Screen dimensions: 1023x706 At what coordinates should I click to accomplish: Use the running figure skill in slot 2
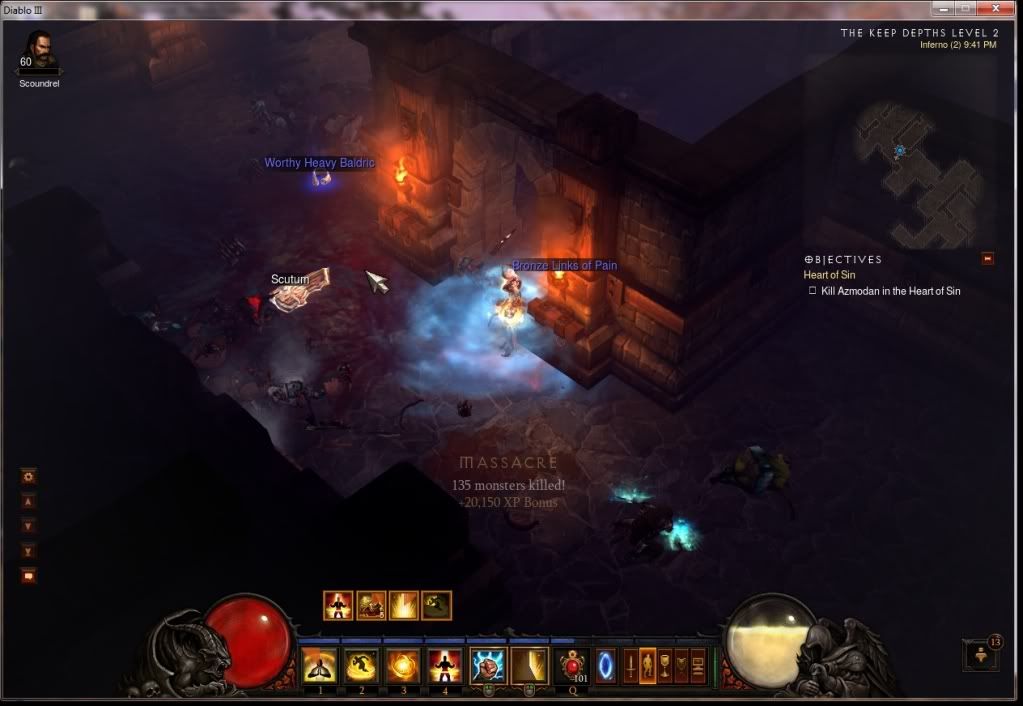359,665
